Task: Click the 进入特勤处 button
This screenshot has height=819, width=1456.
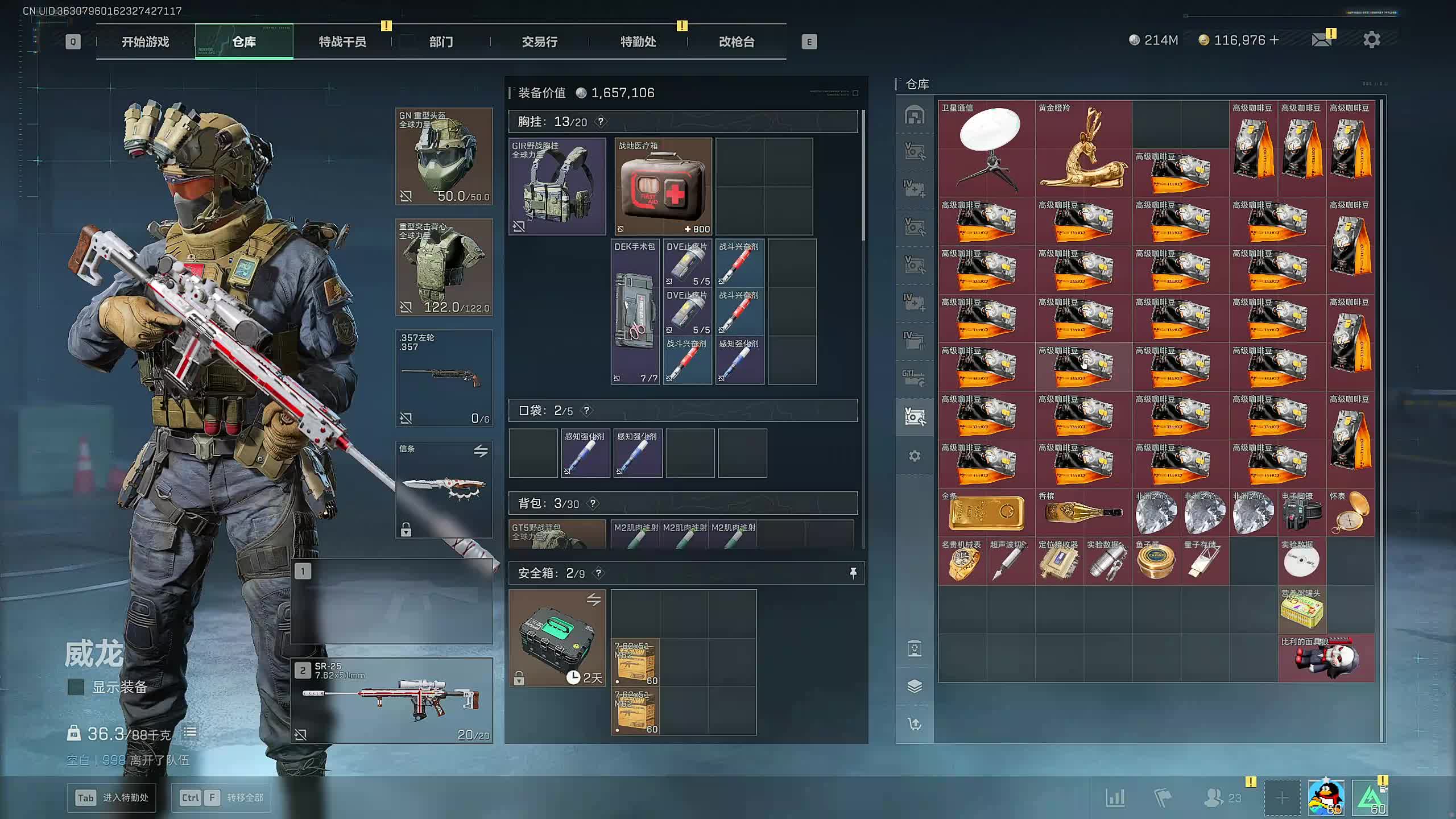Action: tap(112, 797)
